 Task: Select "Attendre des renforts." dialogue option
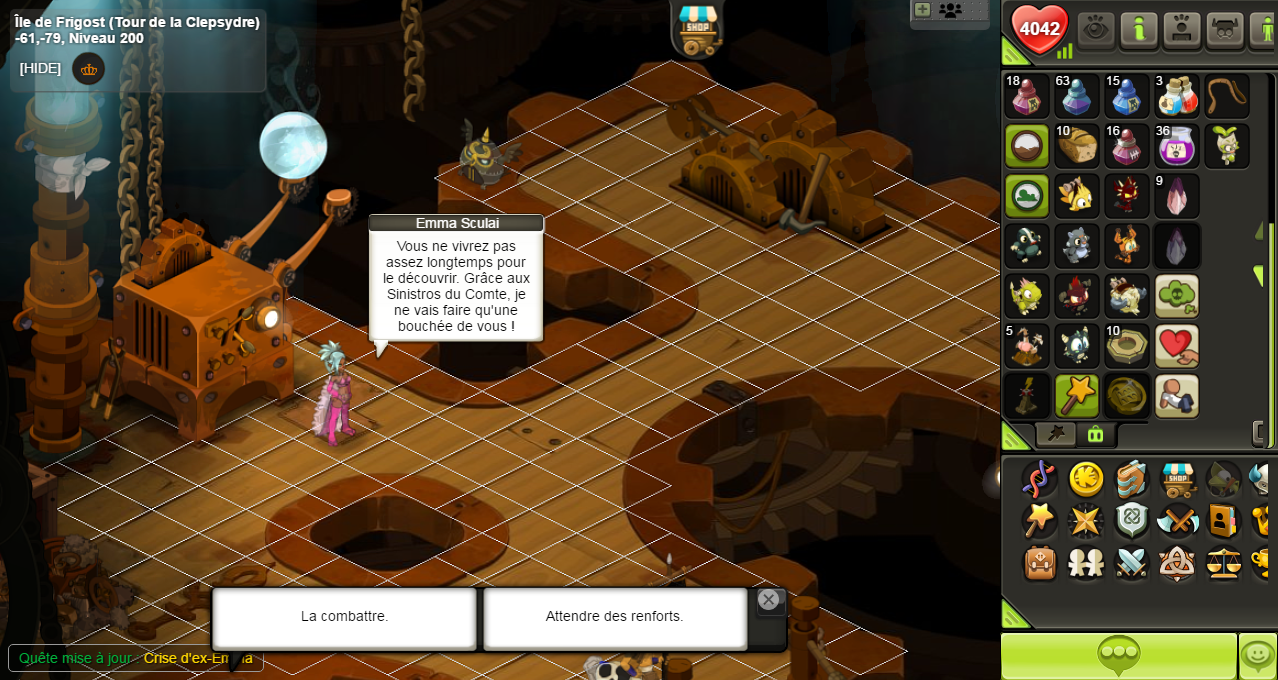pyautogui.click(x=614, y=617)
